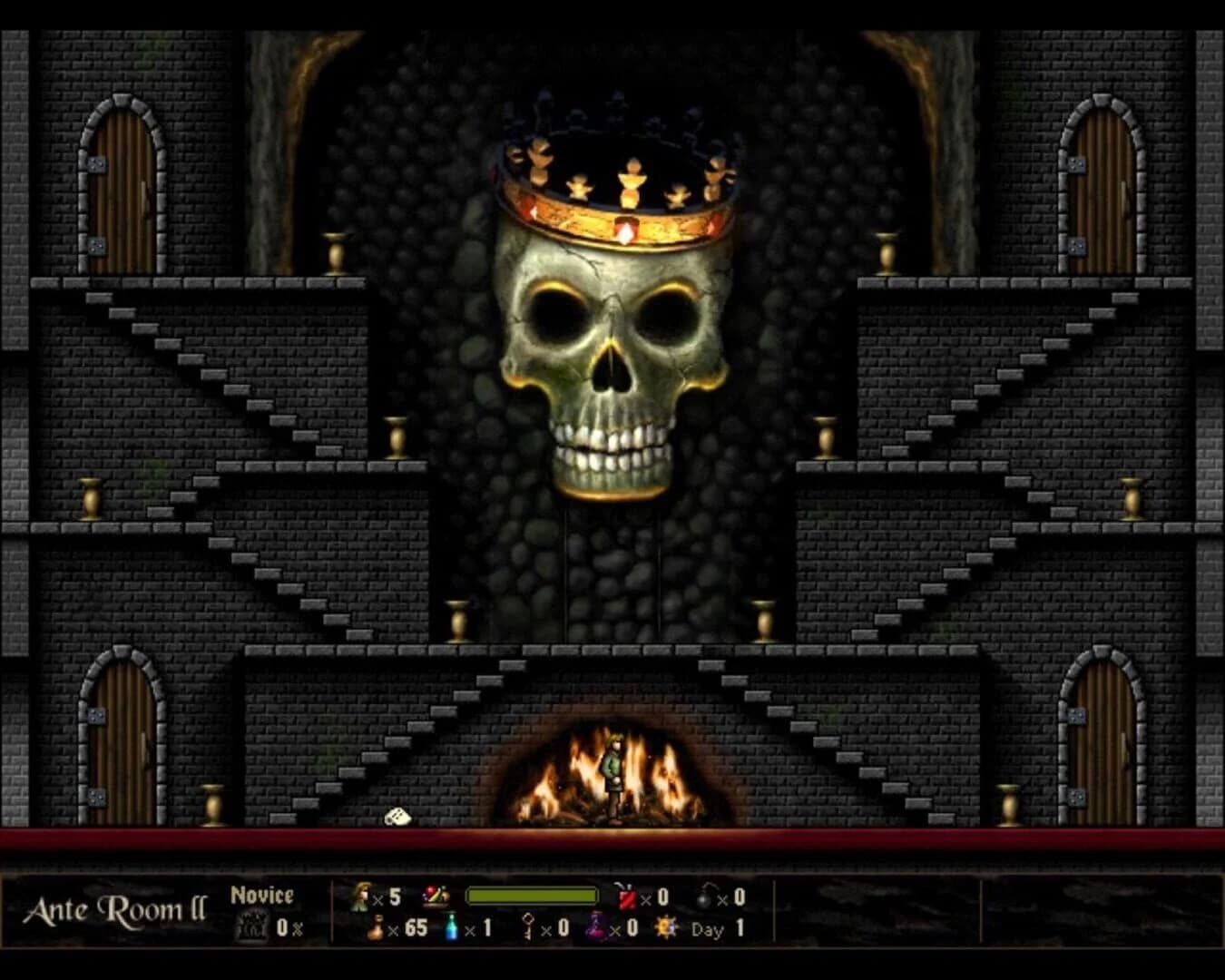Select the Novice difficulty label
The height and width of the screenshot is (980, 1225).
pos(263,894)
